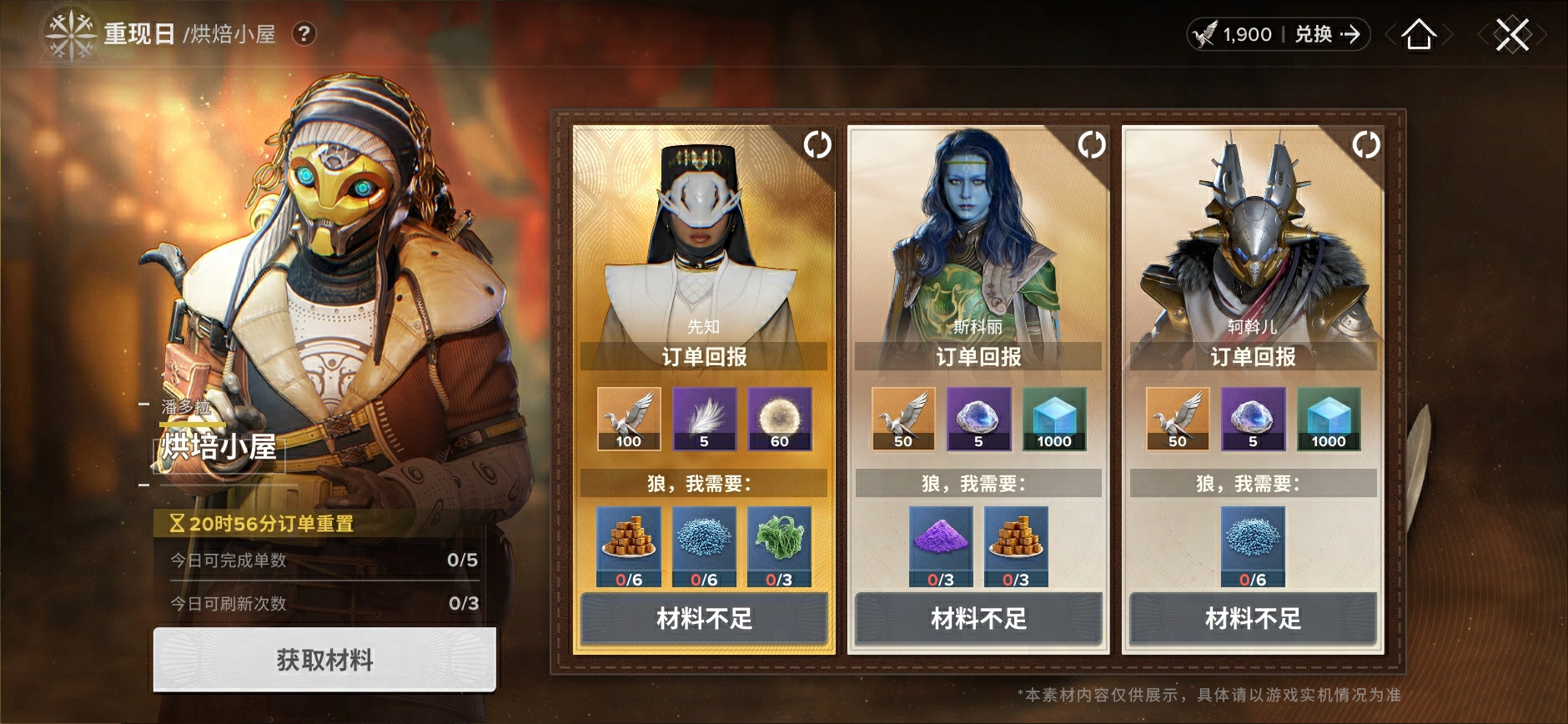1568x724 pixels.
Task: Open the 兑换 currency exchange
Action: [x=1326, y=34]
